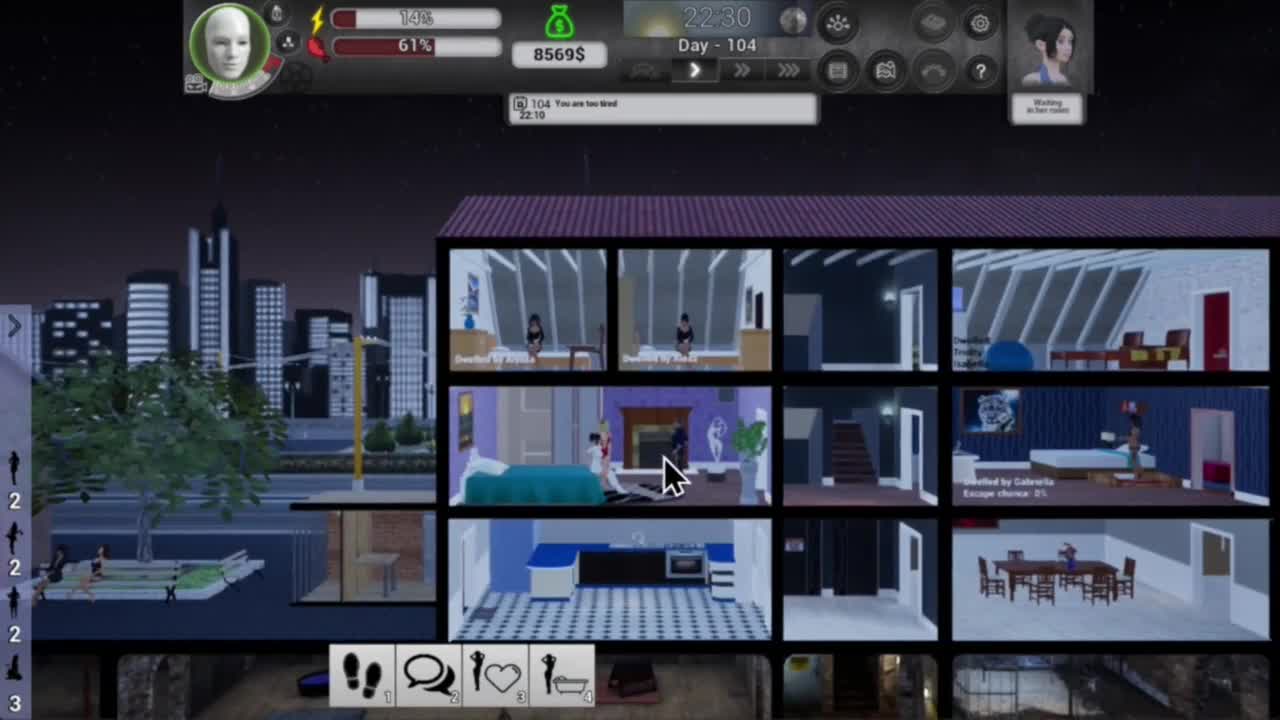The height and width of the screenshot is (720, 1280).
Task: Click the car icon beside the speed arrows
Action: (x=646, y=71)
